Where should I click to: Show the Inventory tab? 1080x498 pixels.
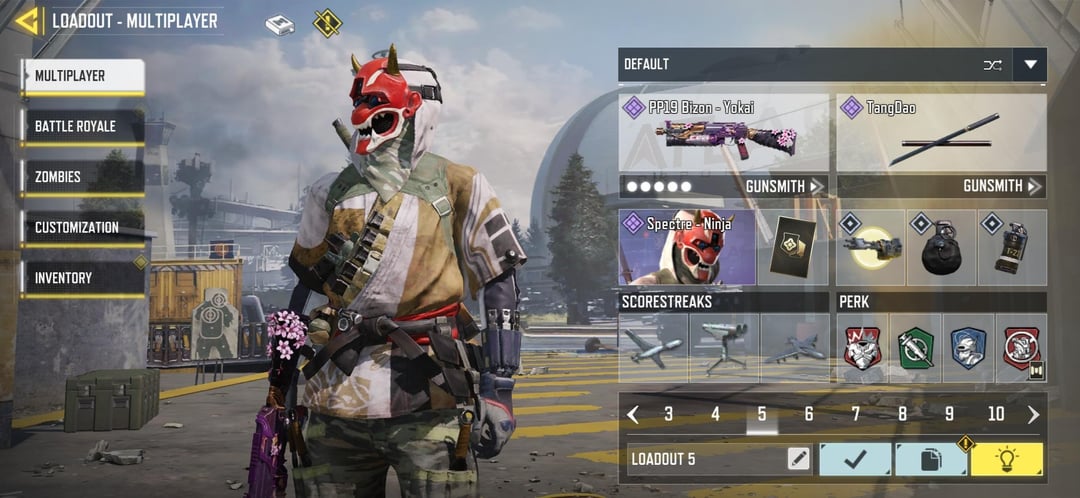point(84,279)
